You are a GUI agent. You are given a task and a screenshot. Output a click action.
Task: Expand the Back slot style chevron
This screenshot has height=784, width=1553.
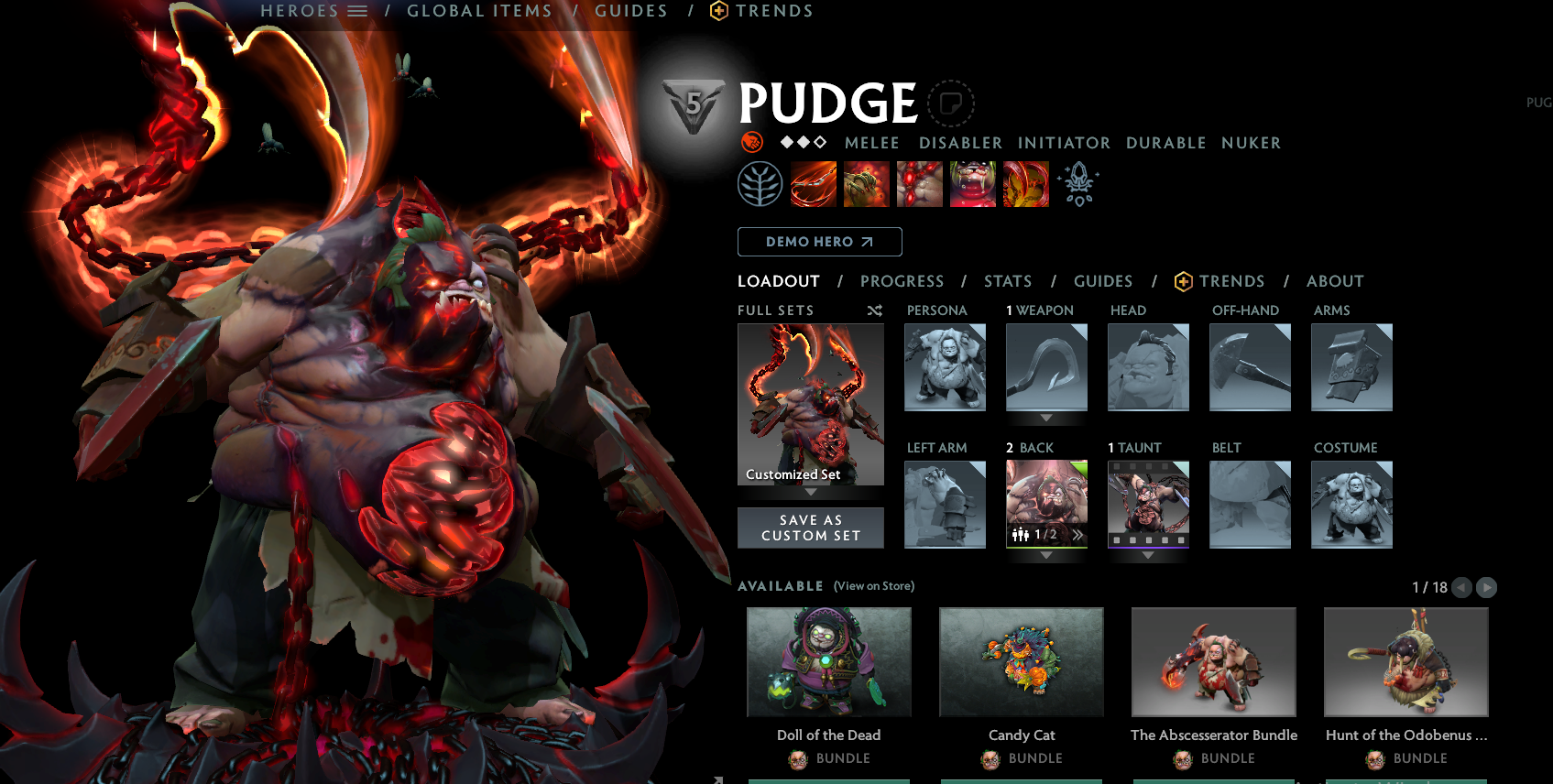(x=1078, y=534)
